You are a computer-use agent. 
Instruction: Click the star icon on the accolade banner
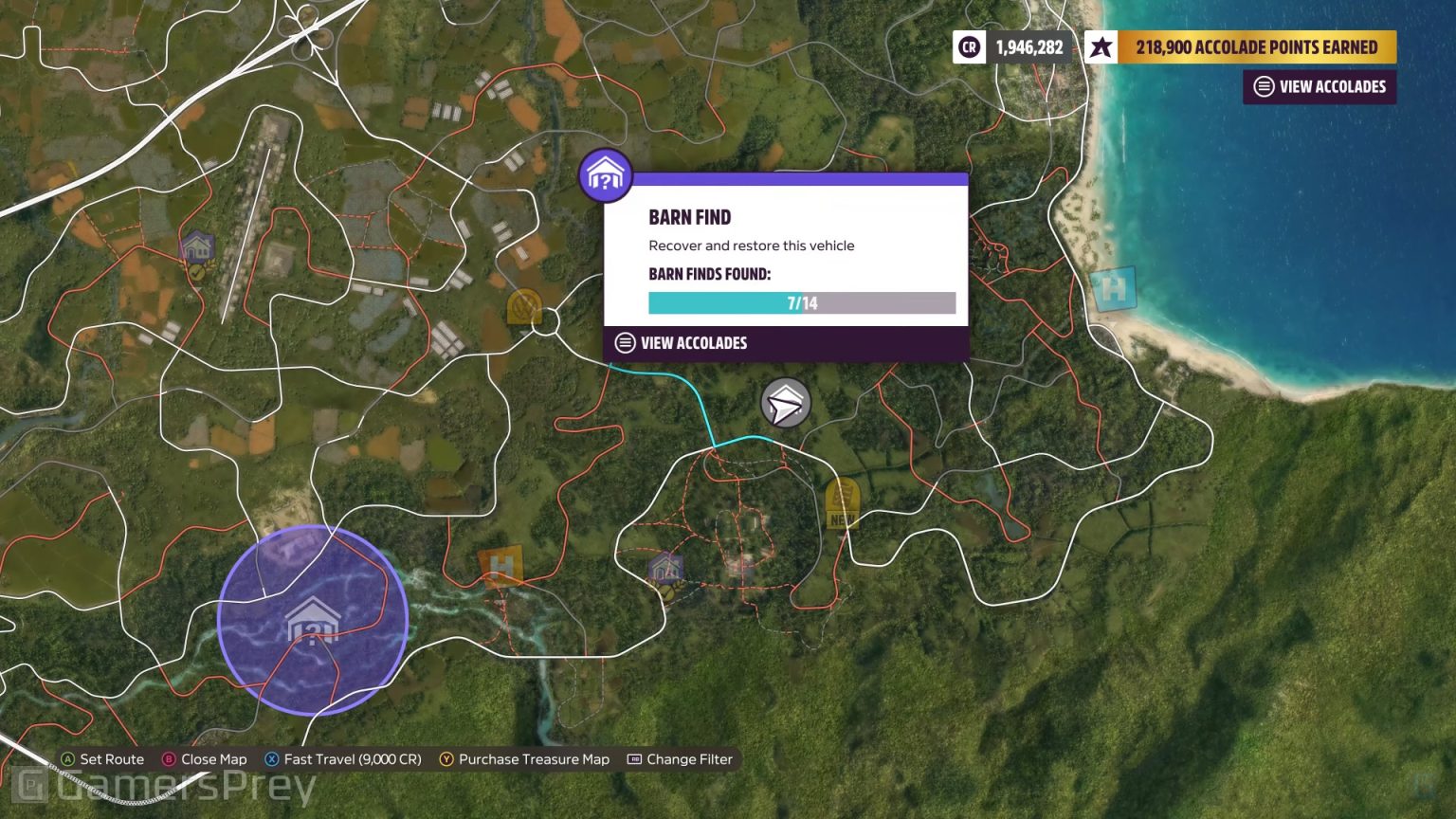pyautogui.click(x=1100, y=46)
